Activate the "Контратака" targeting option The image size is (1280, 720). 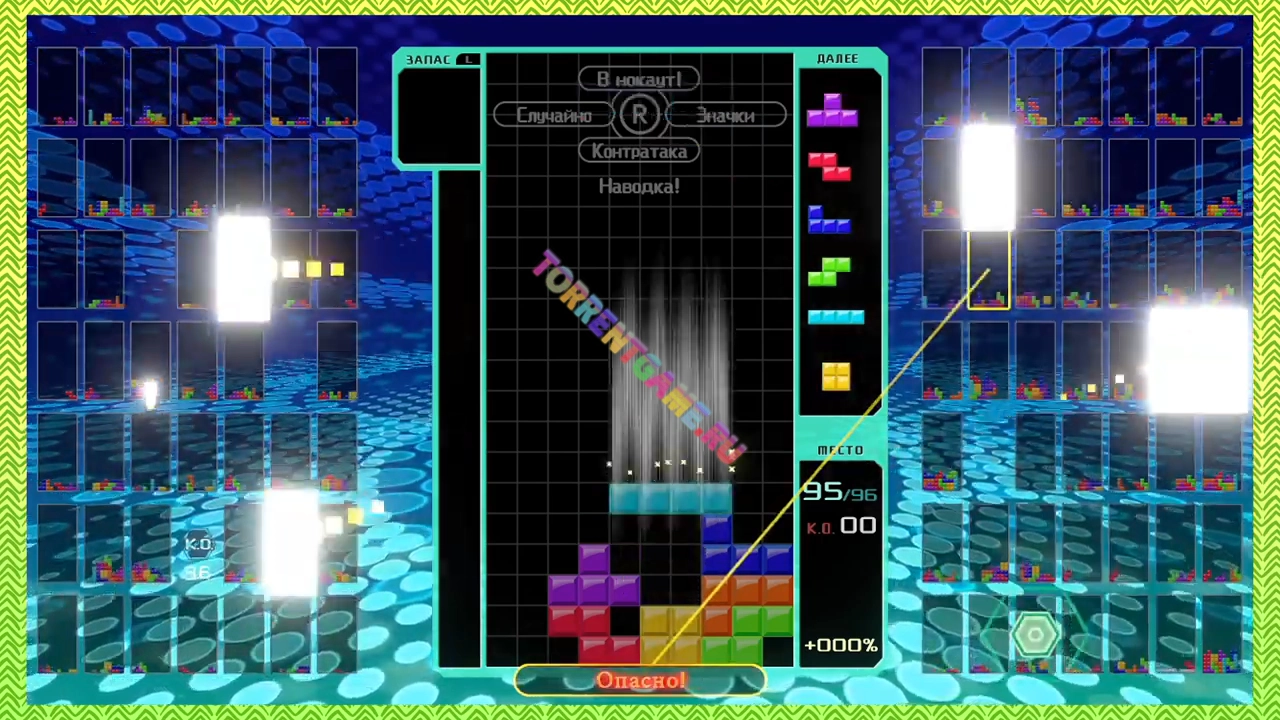pos(639,152)
